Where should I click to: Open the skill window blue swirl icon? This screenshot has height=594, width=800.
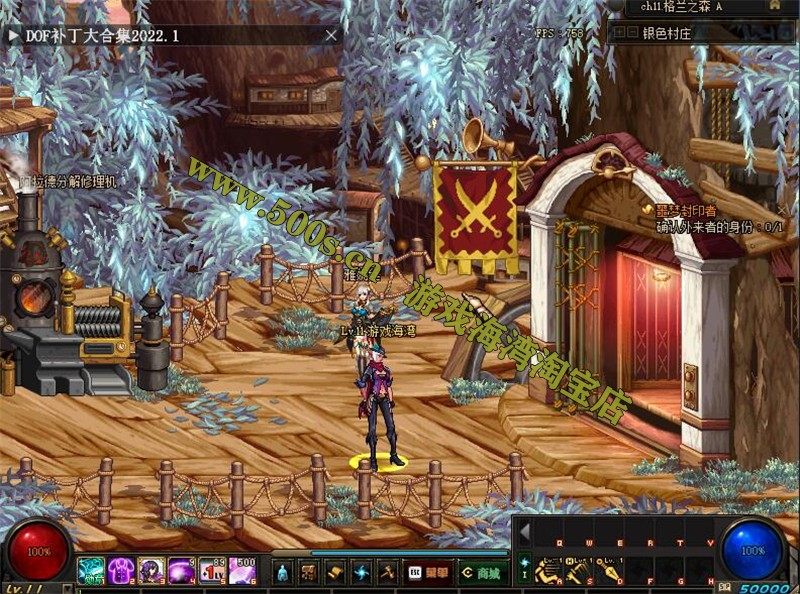(361, 572)
